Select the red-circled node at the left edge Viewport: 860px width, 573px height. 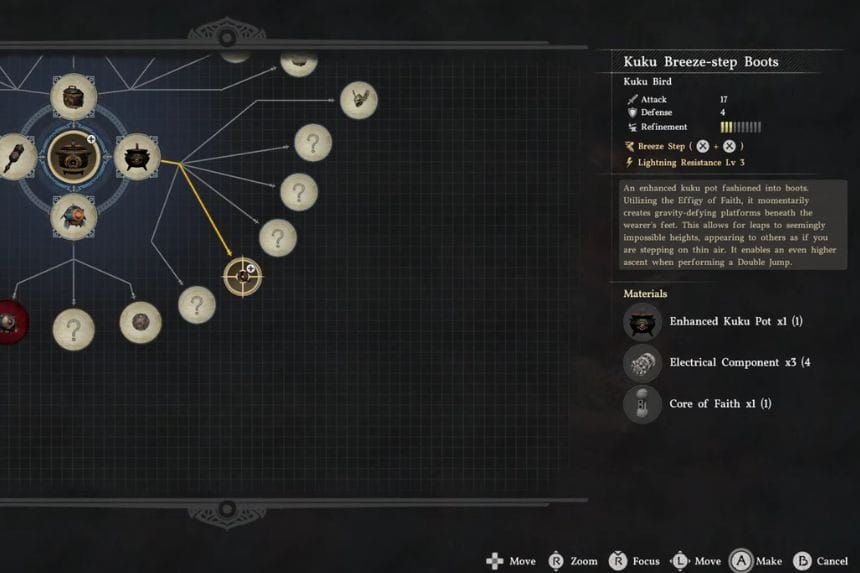pyautogui.click(x=8, y=321)
